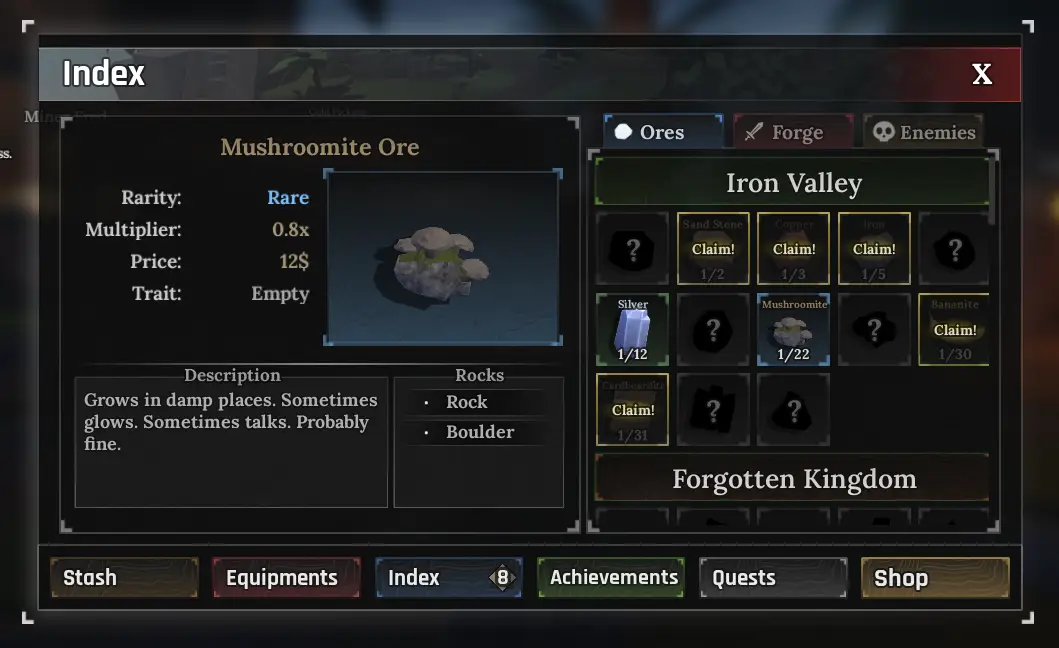
Task: Click the Forgotten Kingdom section header
Action: point(793,479)
